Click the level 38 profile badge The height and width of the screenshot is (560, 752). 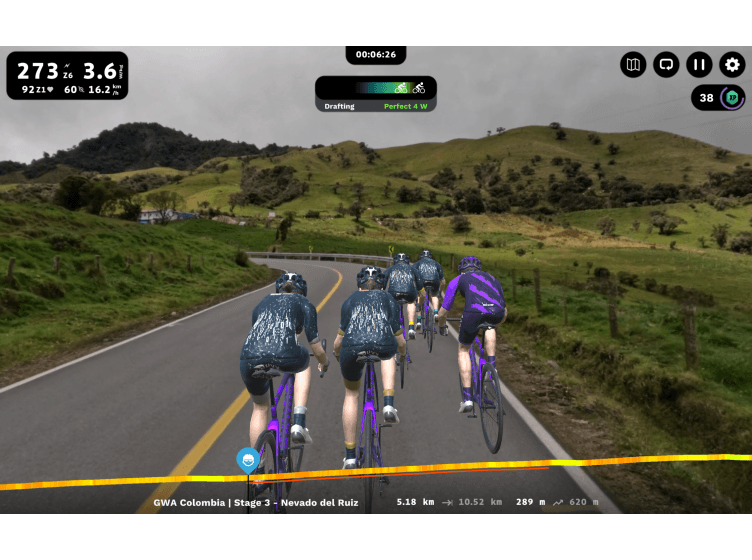[718, 98]
